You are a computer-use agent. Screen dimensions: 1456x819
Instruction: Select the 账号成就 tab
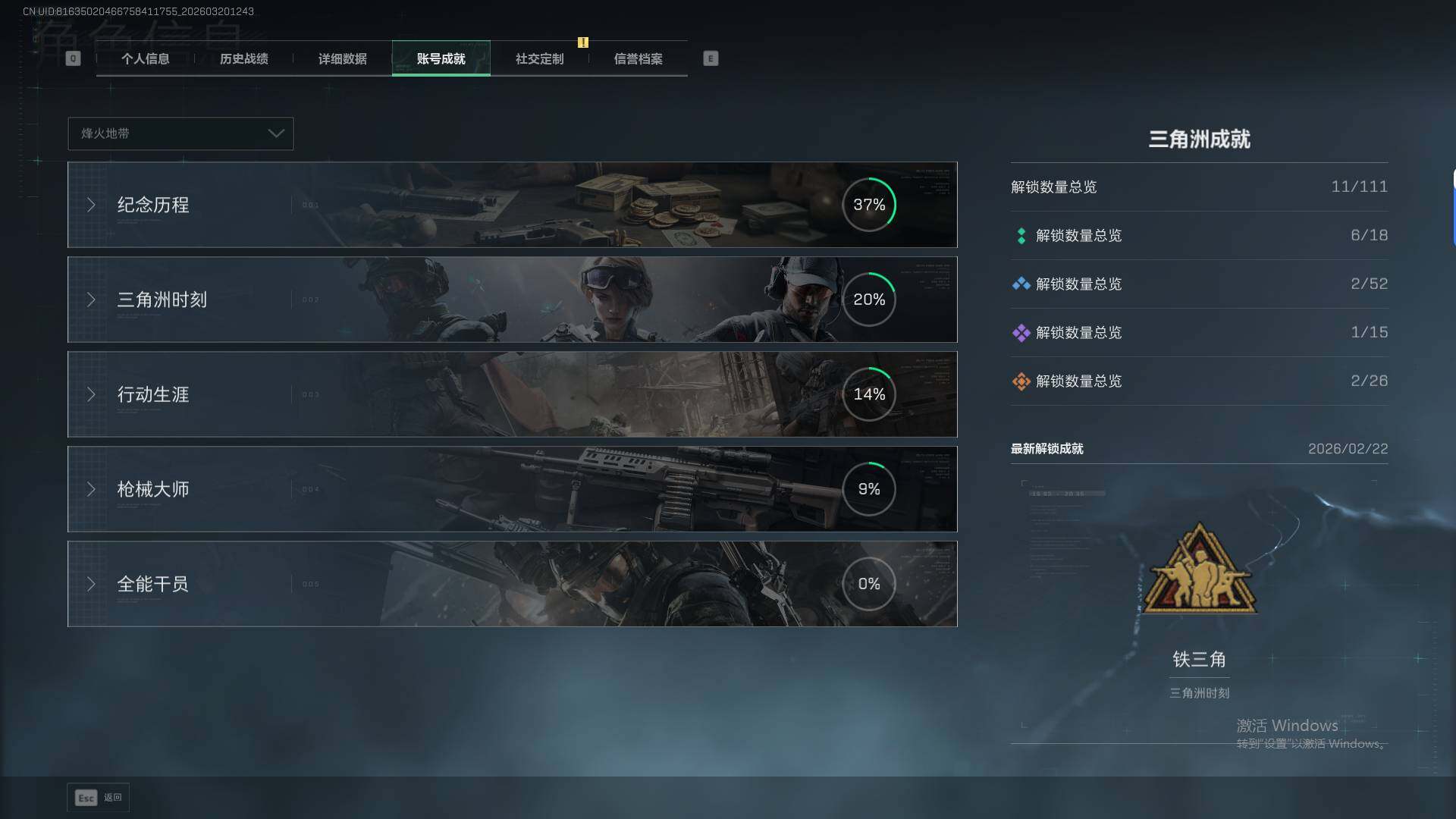pos(441,59)
